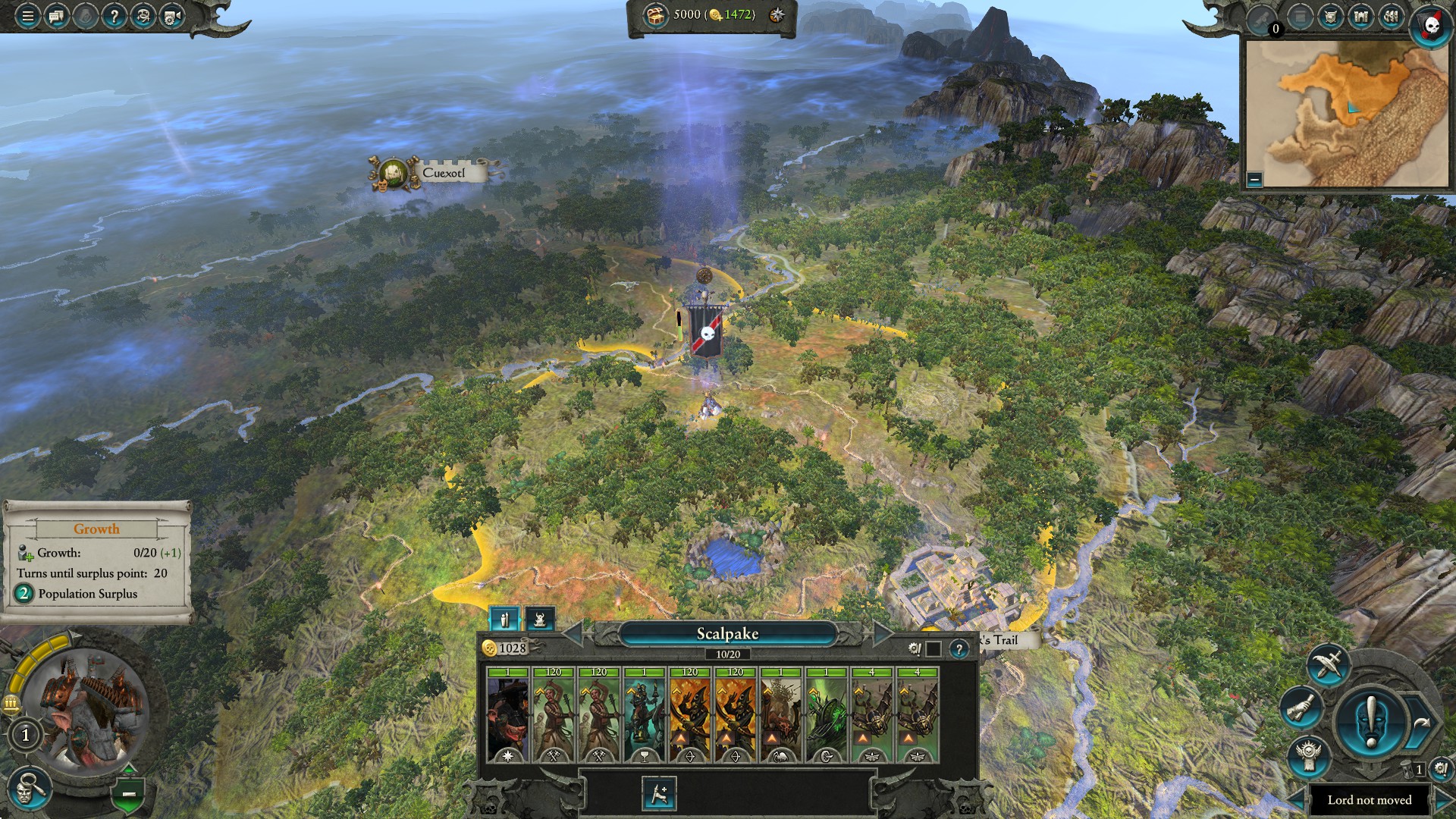Select the green-glowing wheeled unit card
This screenshot has height=819, width=1456.
(826, 715)
